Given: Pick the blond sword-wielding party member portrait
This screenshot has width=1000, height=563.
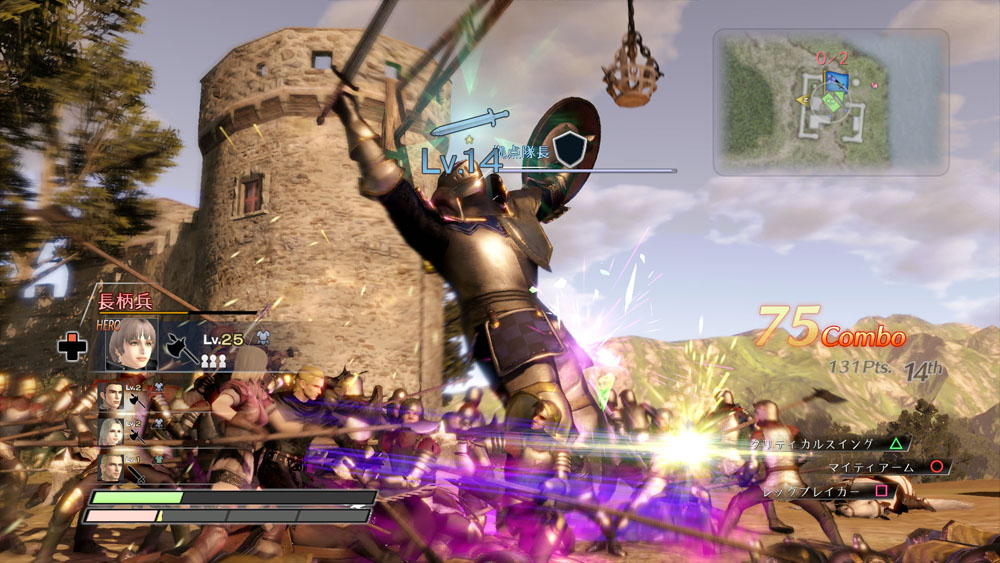Looking at the screenshot, I should coord(111,469).
